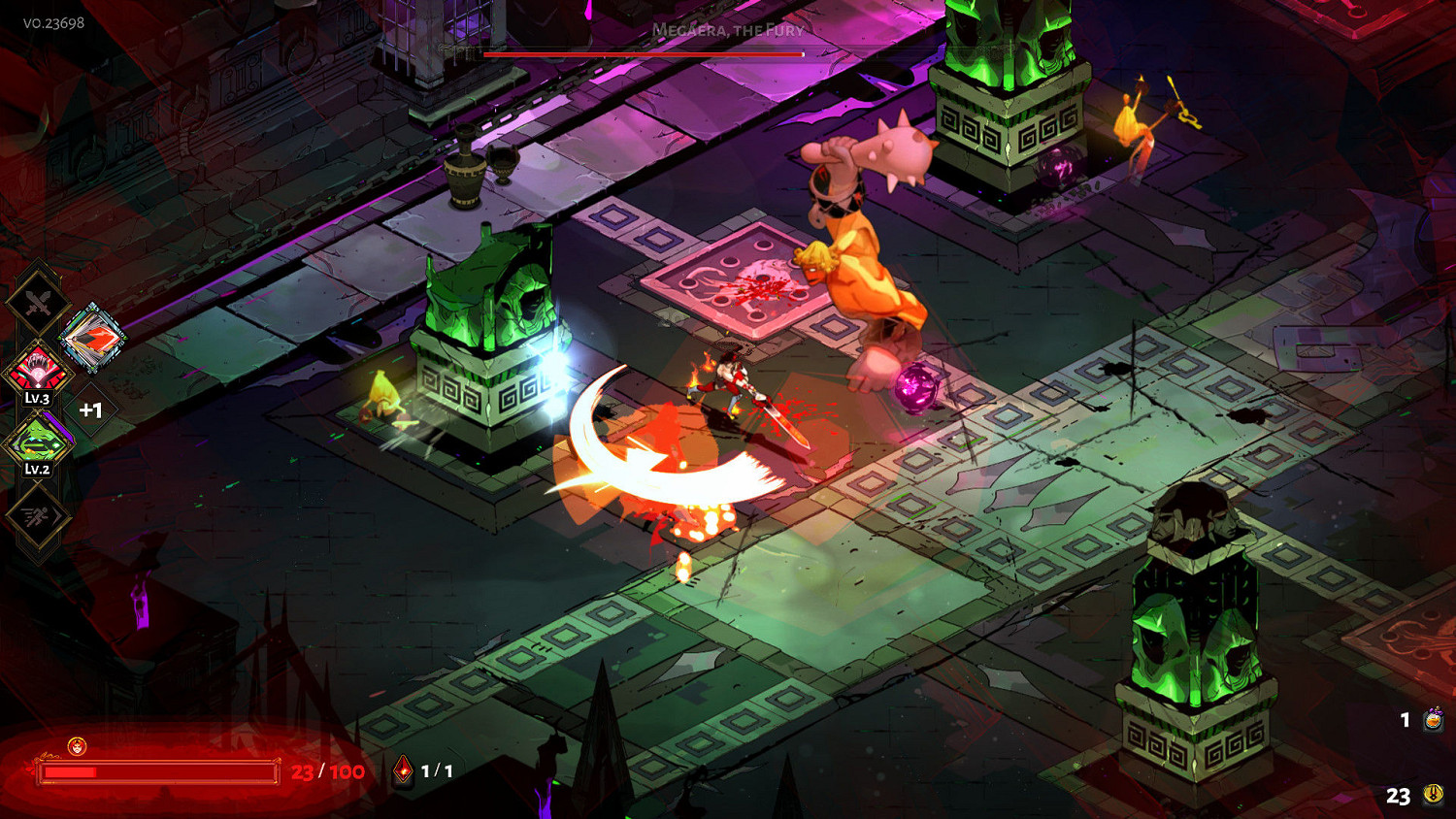Image resolution: width=1456 pixels, height=819 pixels.
Task: Click the Megaera, the Fury boss title
Action: pyautogui.click(x=727, y=30)
